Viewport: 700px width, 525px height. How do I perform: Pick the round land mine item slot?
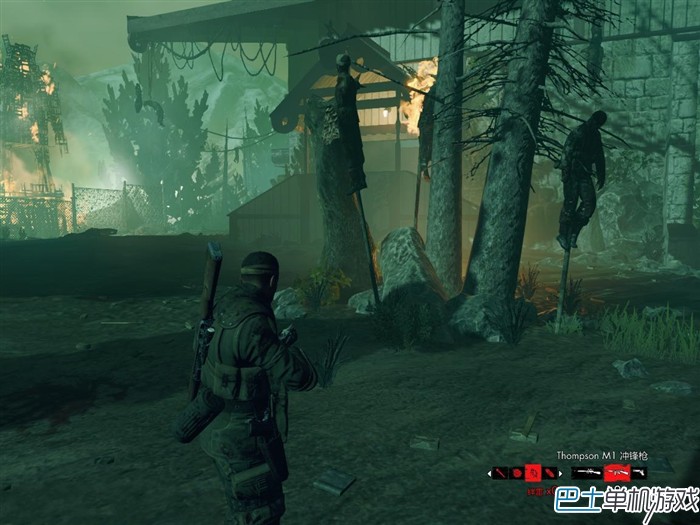[517, 472]
